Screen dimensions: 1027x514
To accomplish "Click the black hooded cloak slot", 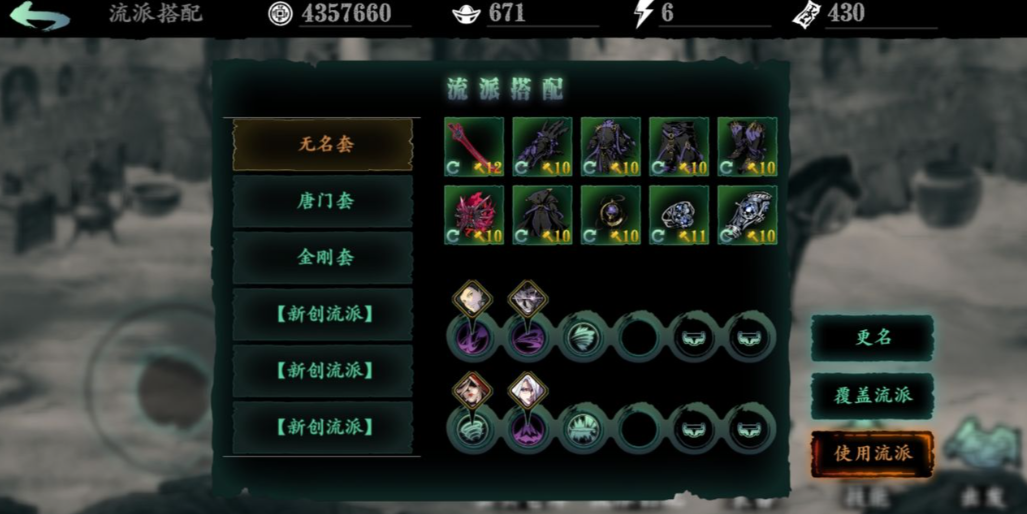I will tap(542, 214).
